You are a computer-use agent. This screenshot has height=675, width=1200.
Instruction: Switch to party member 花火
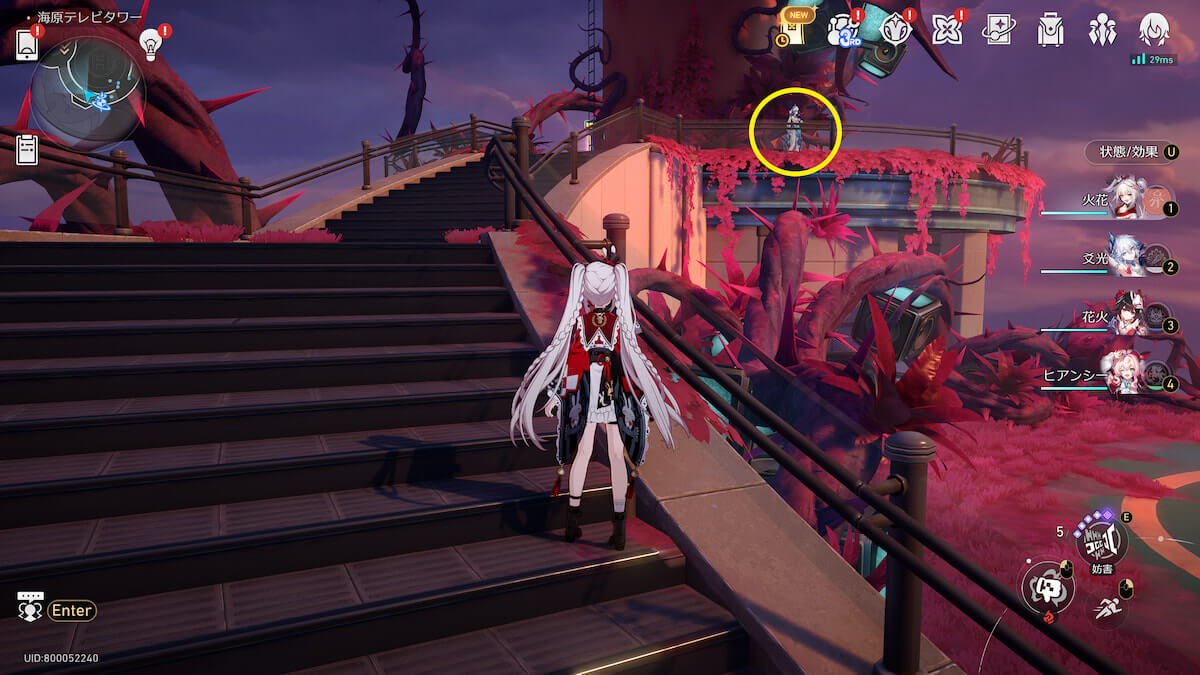[x=1127, y=321]
